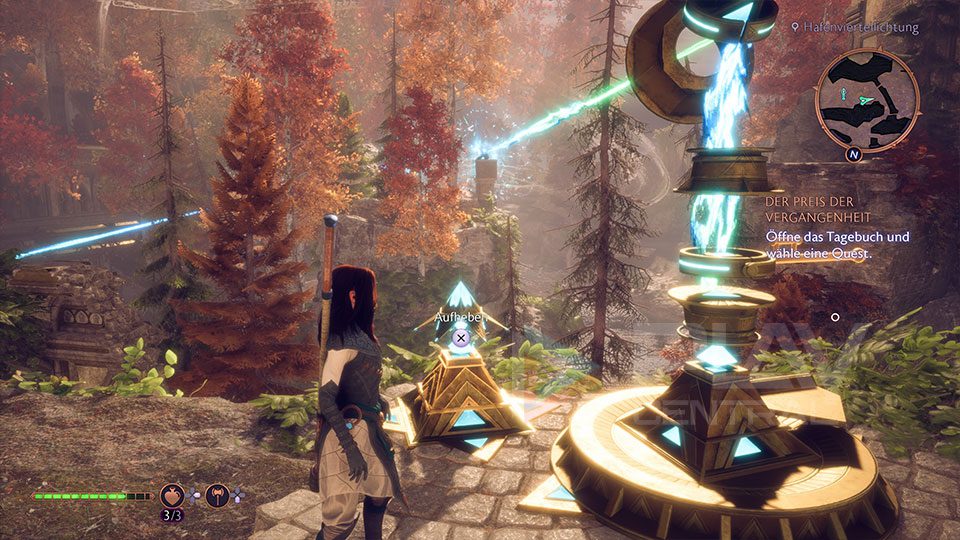Select the healing potion flask icon
Viewport: 960px width, 540px height.
[x=172, y=494]
